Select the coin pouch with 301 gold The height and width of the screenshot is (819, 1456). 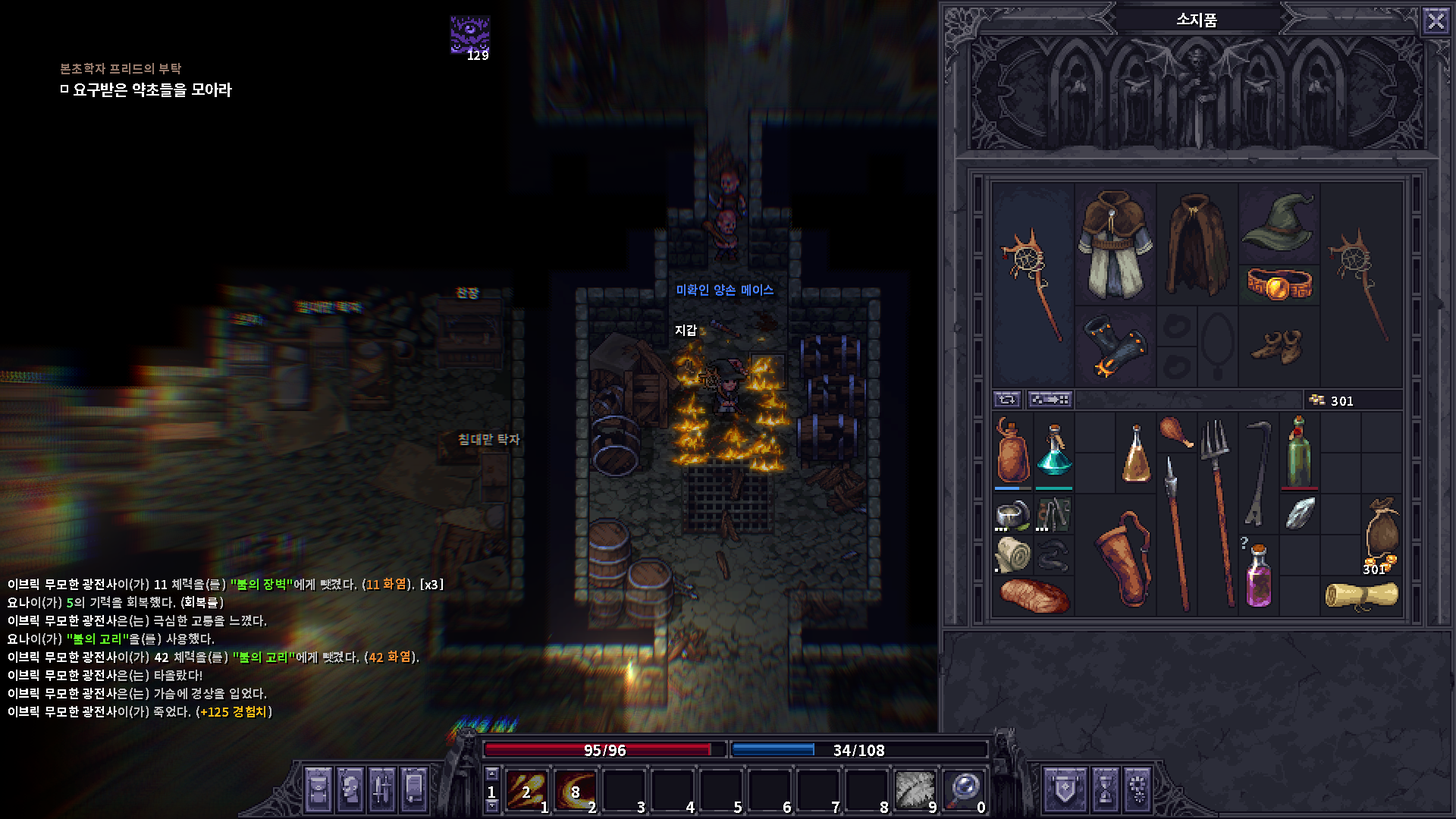click(1381, 533)
